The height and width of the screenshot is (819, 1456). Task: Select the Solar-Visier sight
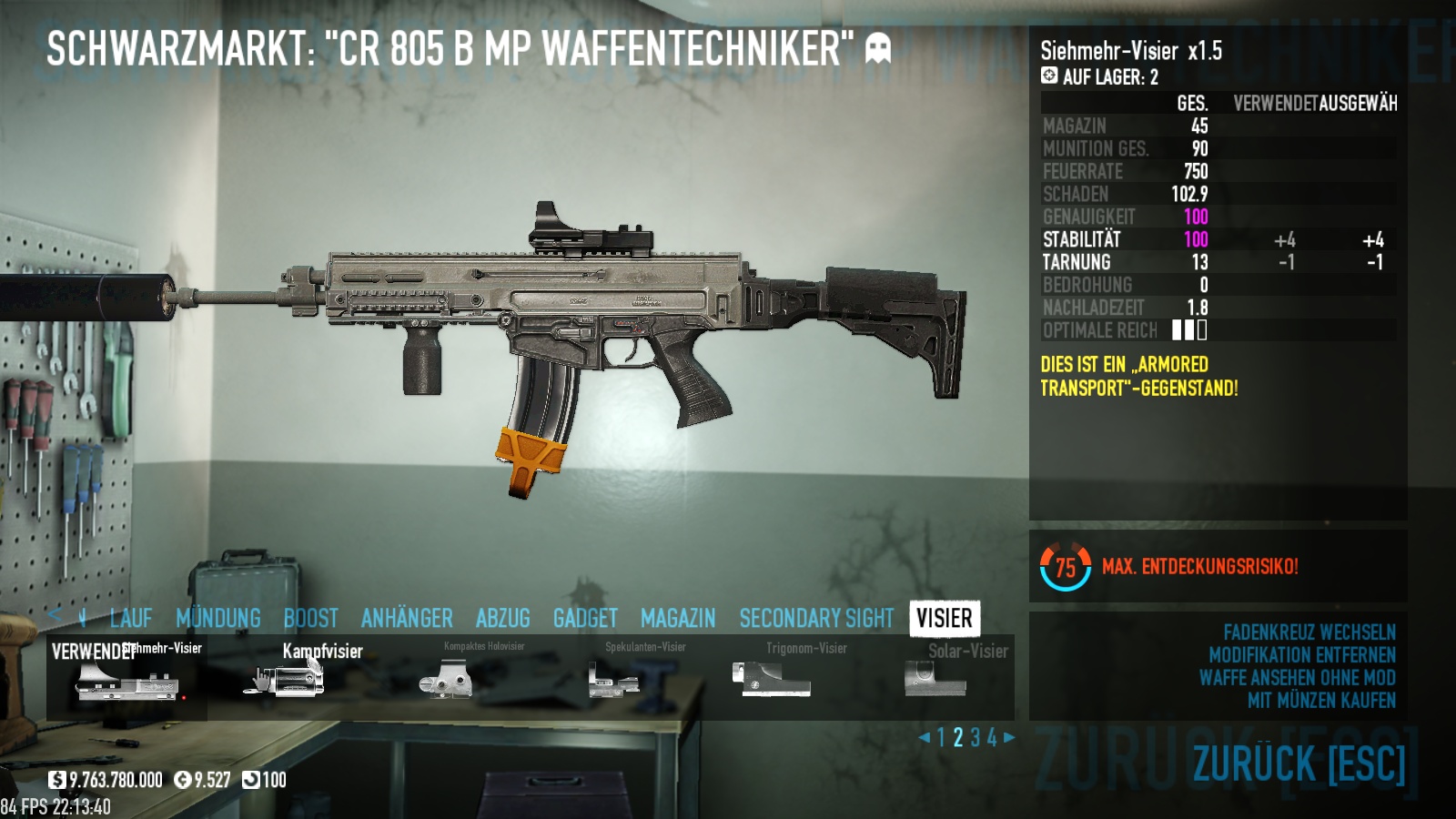click(935, 680)
